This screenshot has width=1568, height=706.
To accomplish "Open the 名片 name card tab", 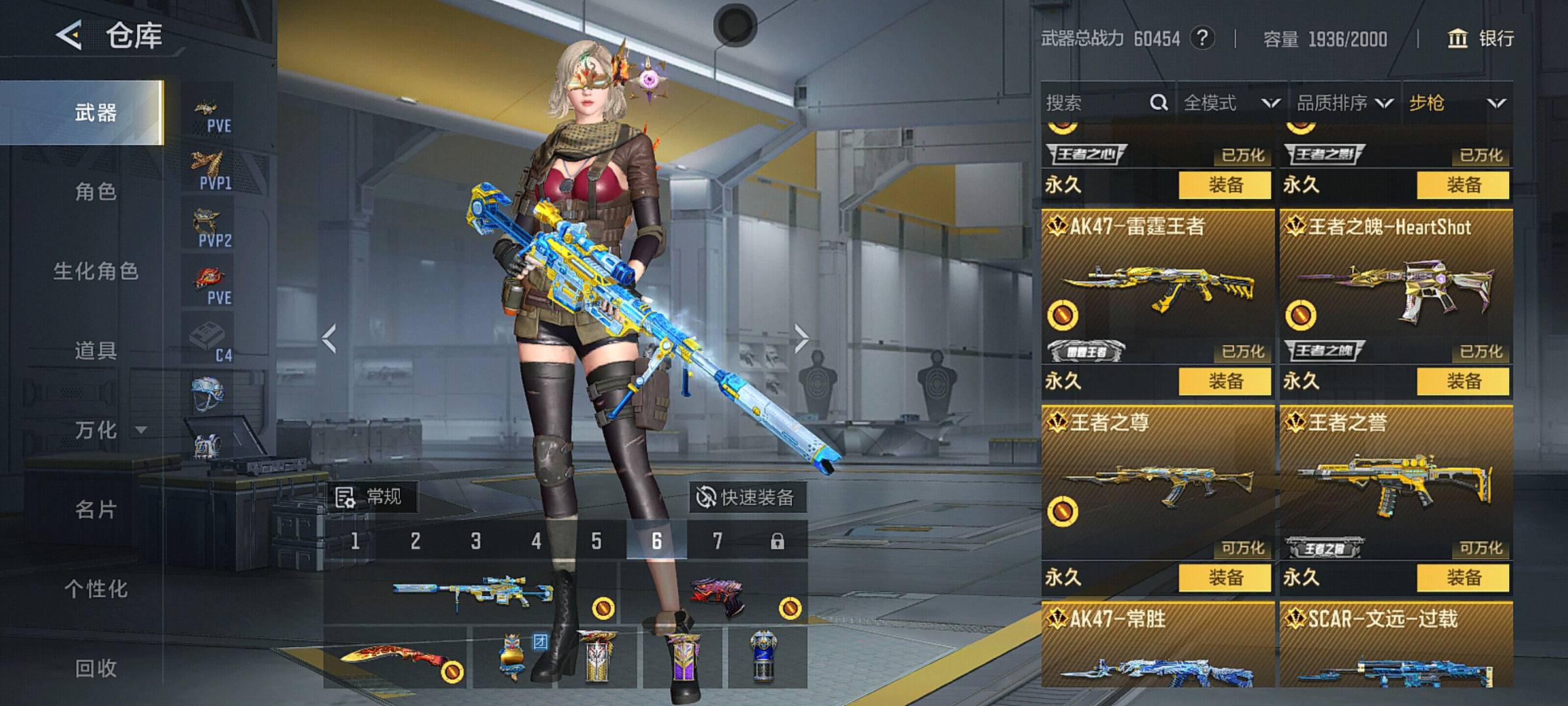I will coord(95,509).
